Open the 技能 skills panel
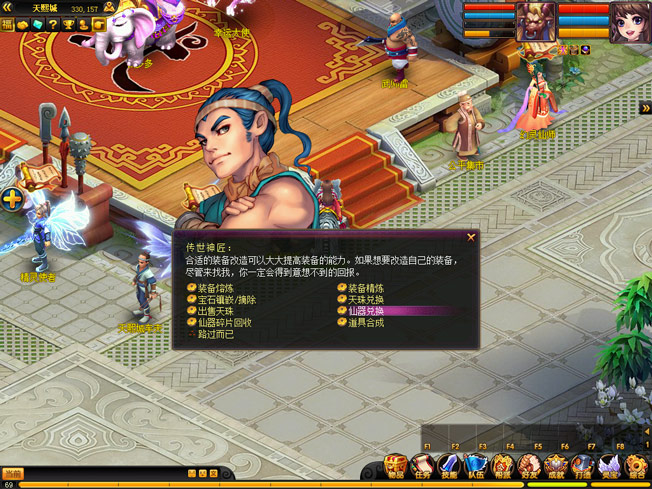Image resolution: width=652 pixels, height=489 pixels. point(450,468)
